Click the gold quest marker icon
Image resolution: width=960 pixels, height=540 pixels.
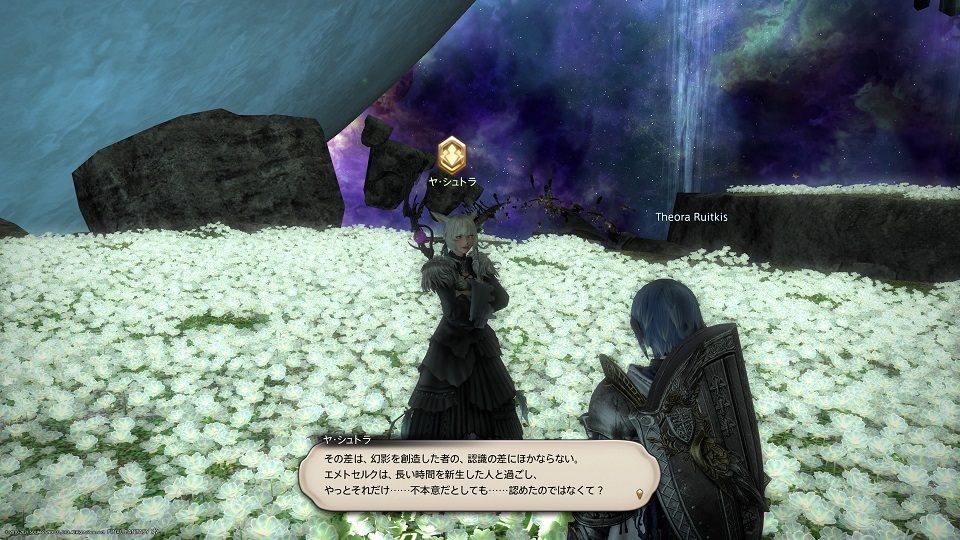(452, 153)
